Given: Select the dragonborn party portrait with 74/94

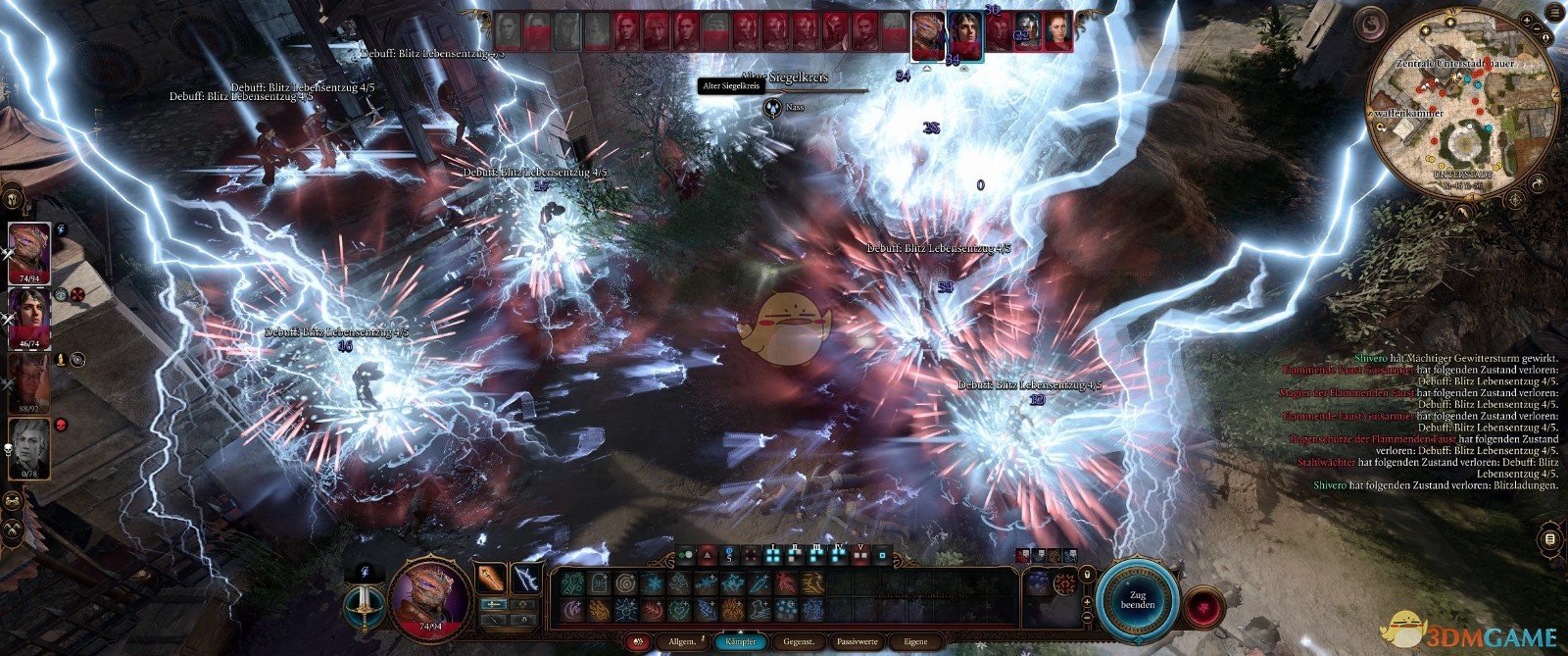Looking at the screenshot, I should (x=29, y=253).
